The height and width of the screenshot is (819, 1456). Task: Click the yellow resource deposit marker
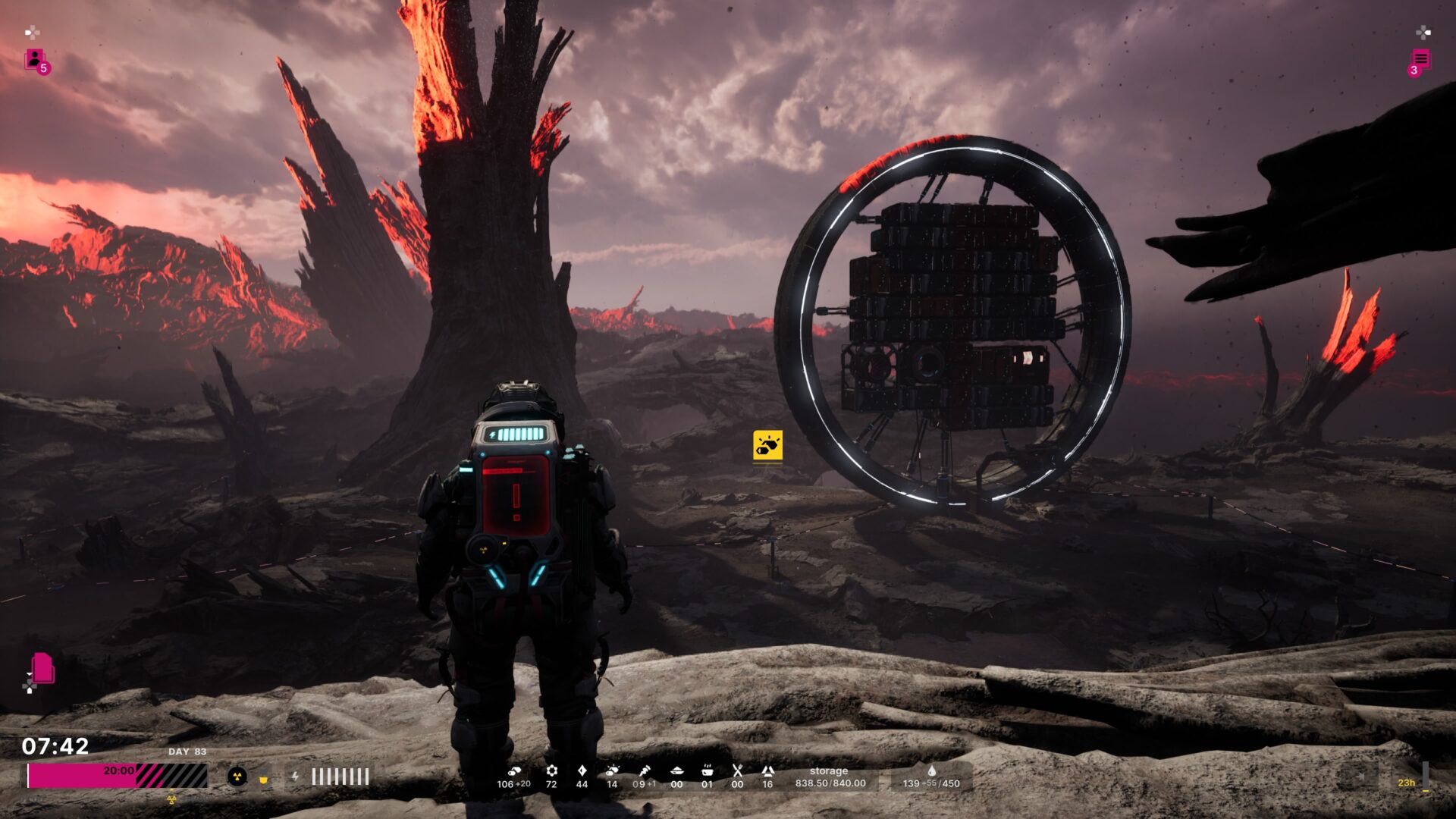767,446
